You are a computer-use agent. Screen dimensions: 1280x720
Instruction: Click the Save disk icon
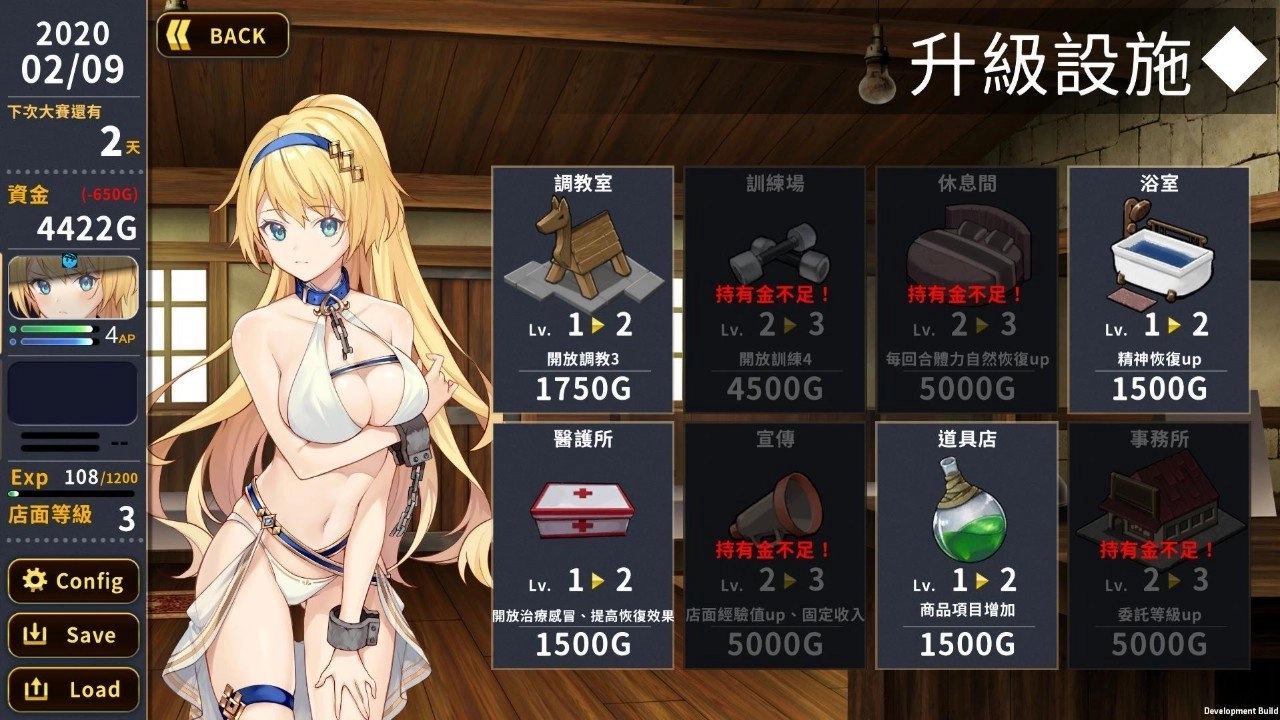[x=37, y=635]
